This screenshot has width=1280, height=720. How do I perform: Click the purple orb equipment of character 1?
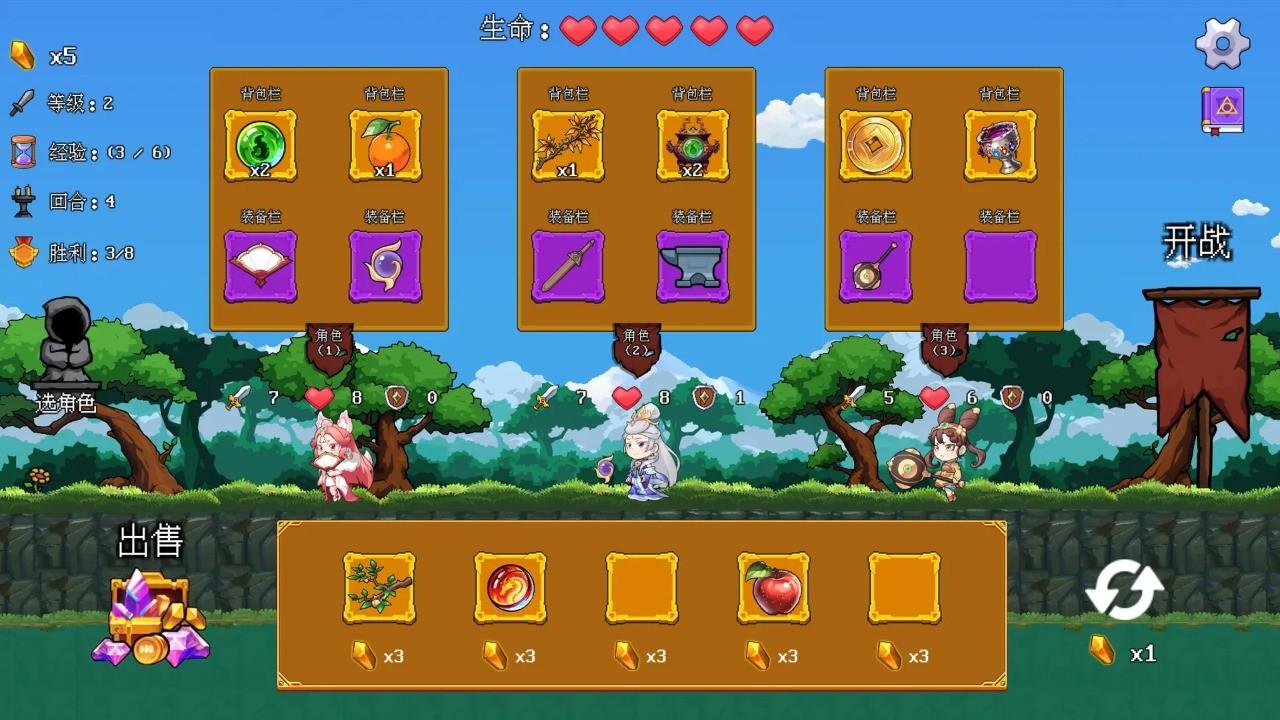[387, 265]
